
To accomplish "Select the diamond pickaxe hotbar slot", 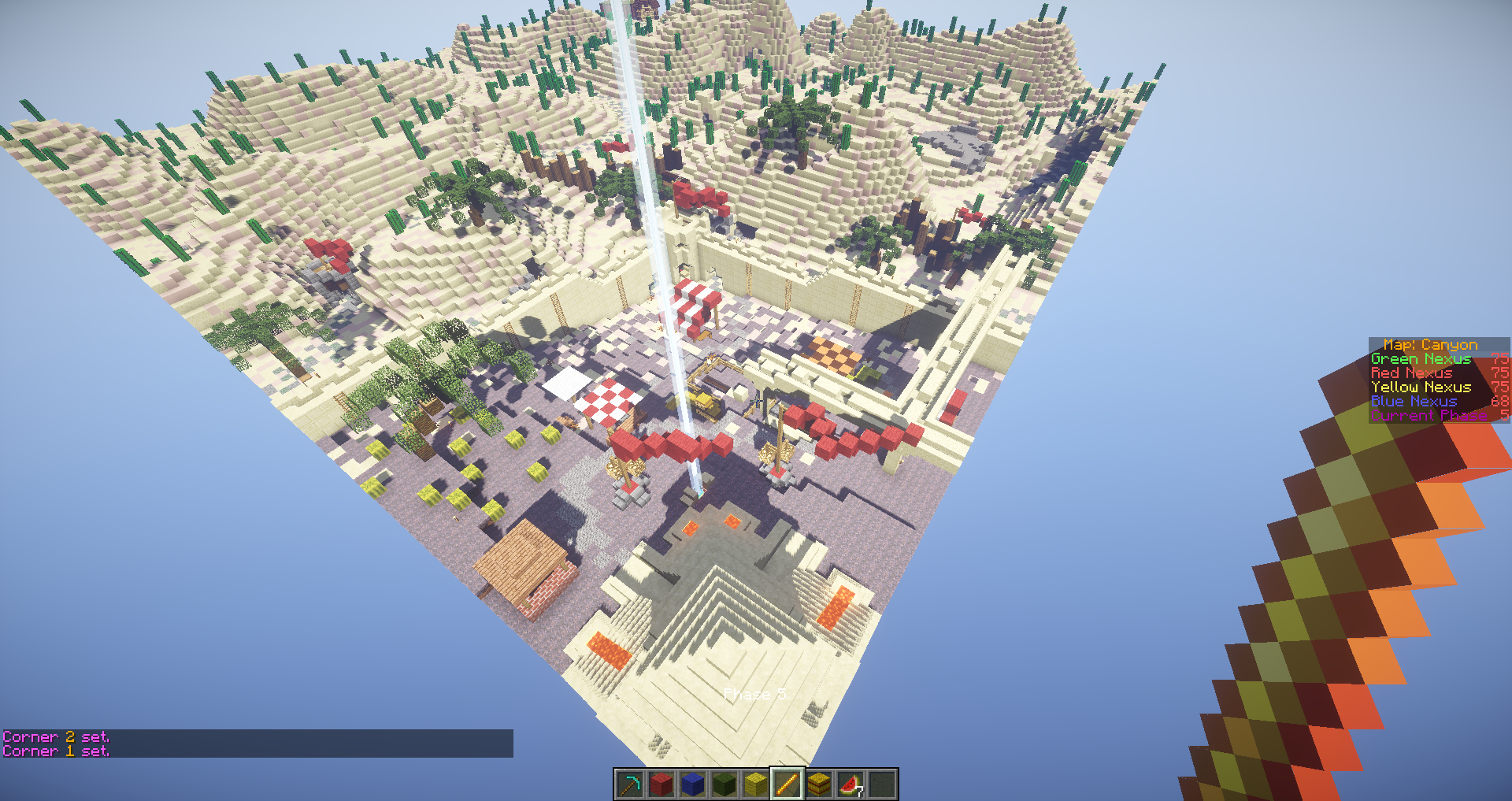I will click(630, 784).
